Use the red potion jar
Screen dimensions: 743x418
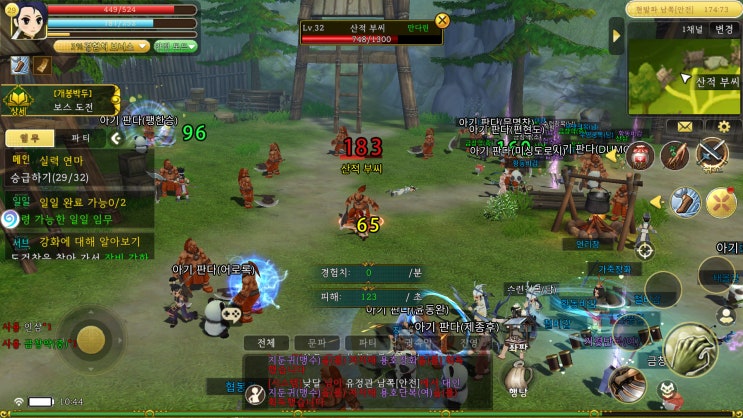click(640, 155)
